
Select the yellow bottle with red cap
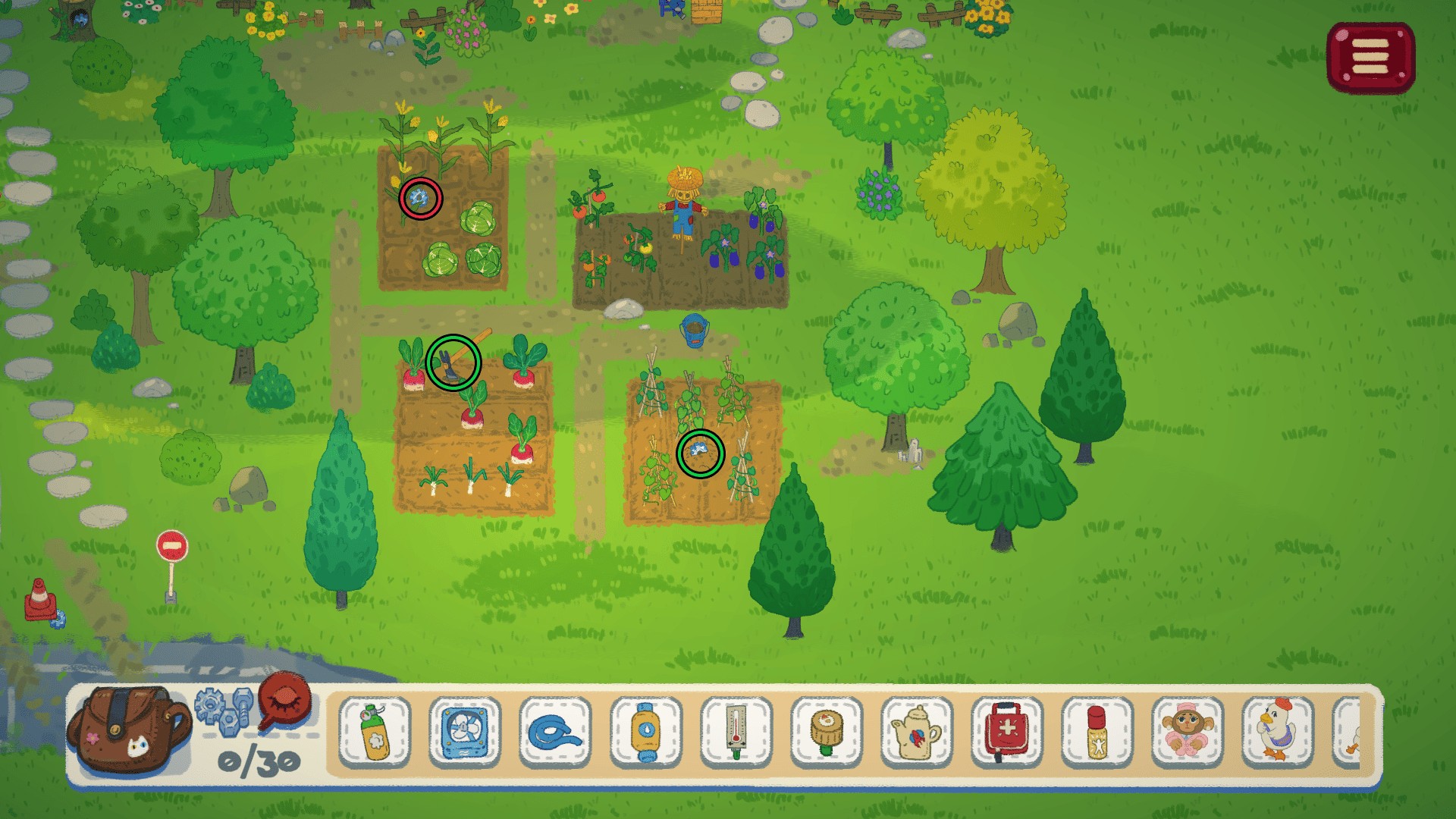1097,732
